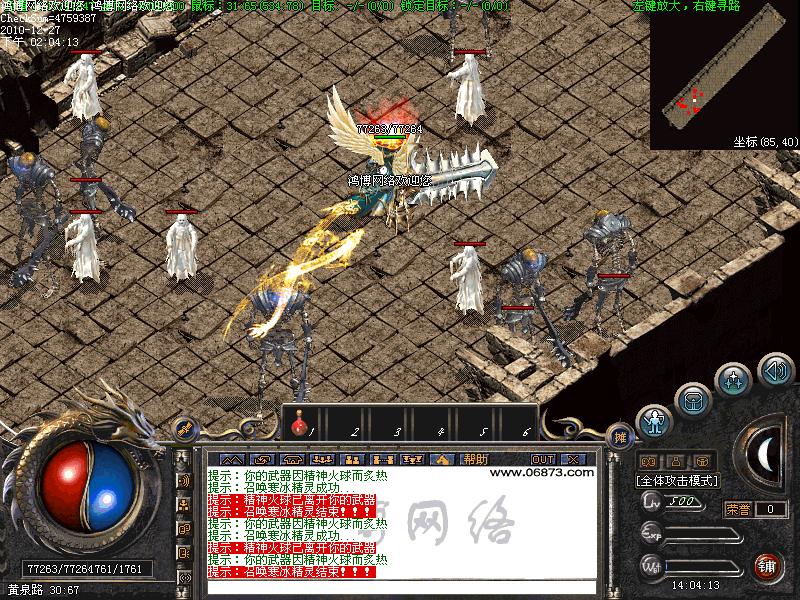Viewport: 800px width, 600px height.
Task: Toggle the sound speaker icon
Action: (775, 371)
